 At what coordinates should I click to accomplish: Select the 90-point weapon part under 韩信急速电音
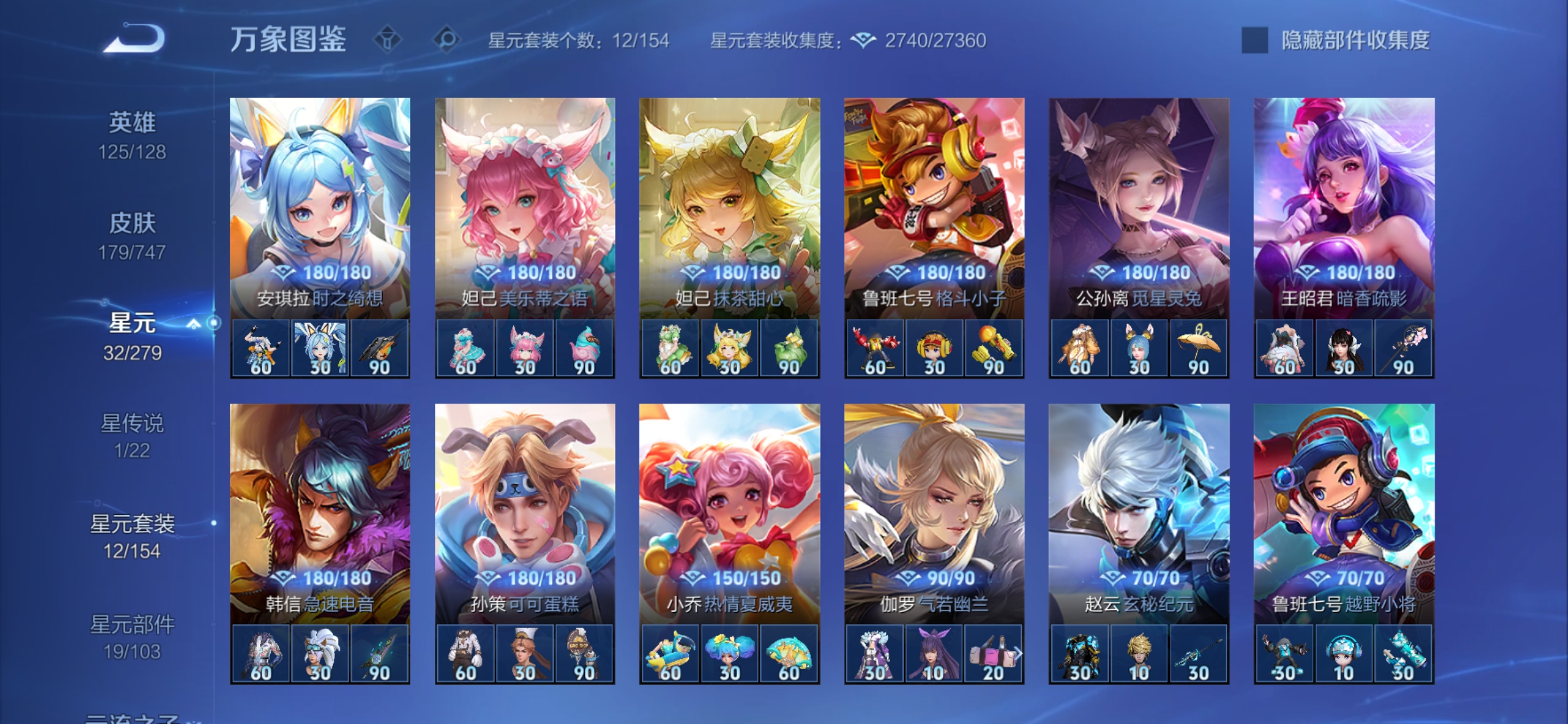click(379, 654)
